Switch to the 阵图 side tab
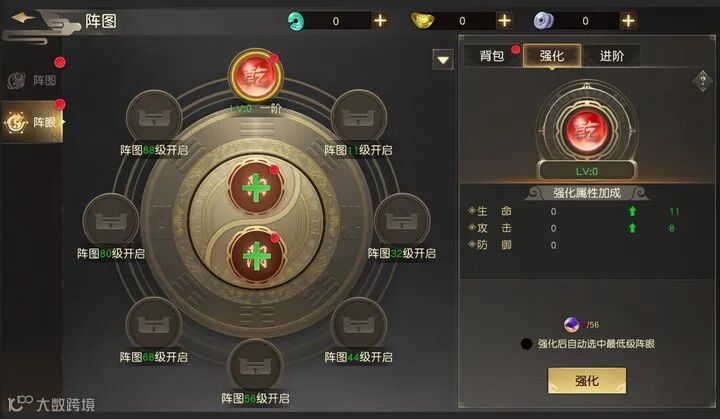This screenshot has width=720, height=419. coord(33,80)
